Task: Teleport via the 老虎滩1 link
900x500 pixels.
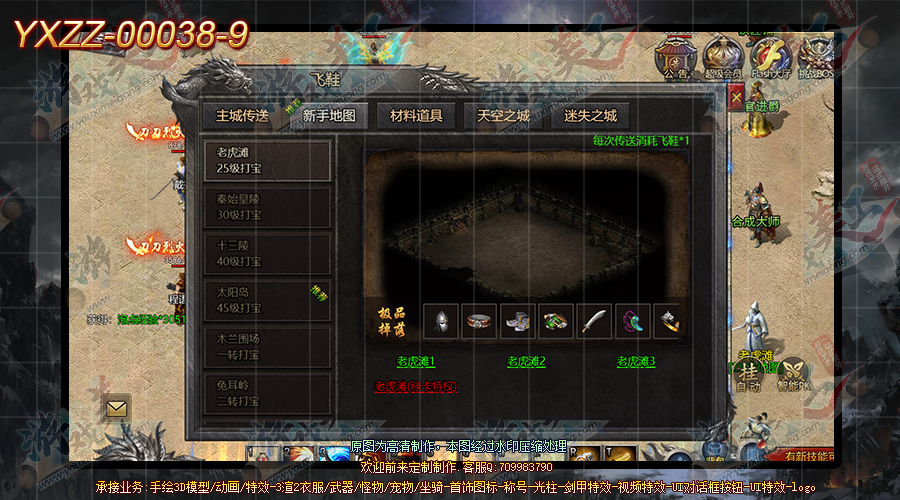Action: [416, 361]
